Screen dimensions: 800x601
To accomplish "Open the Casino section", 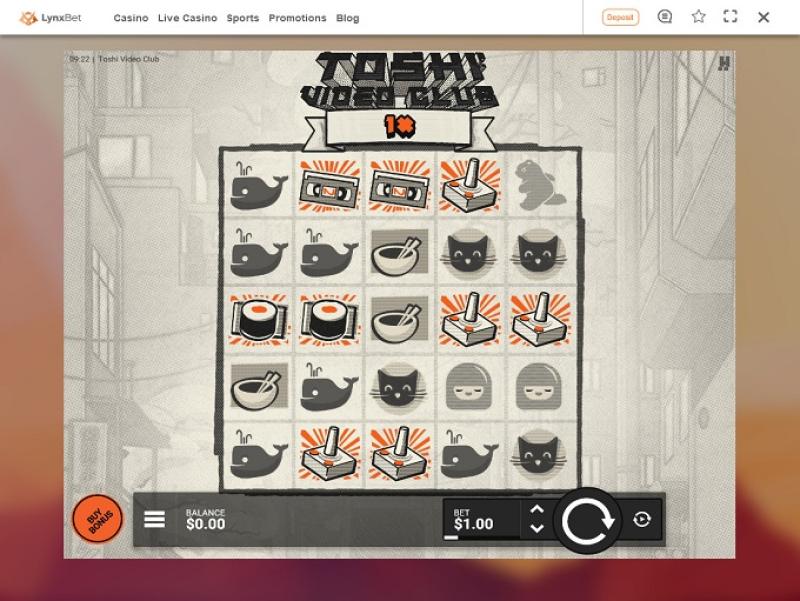I will [x=131, y=18].
